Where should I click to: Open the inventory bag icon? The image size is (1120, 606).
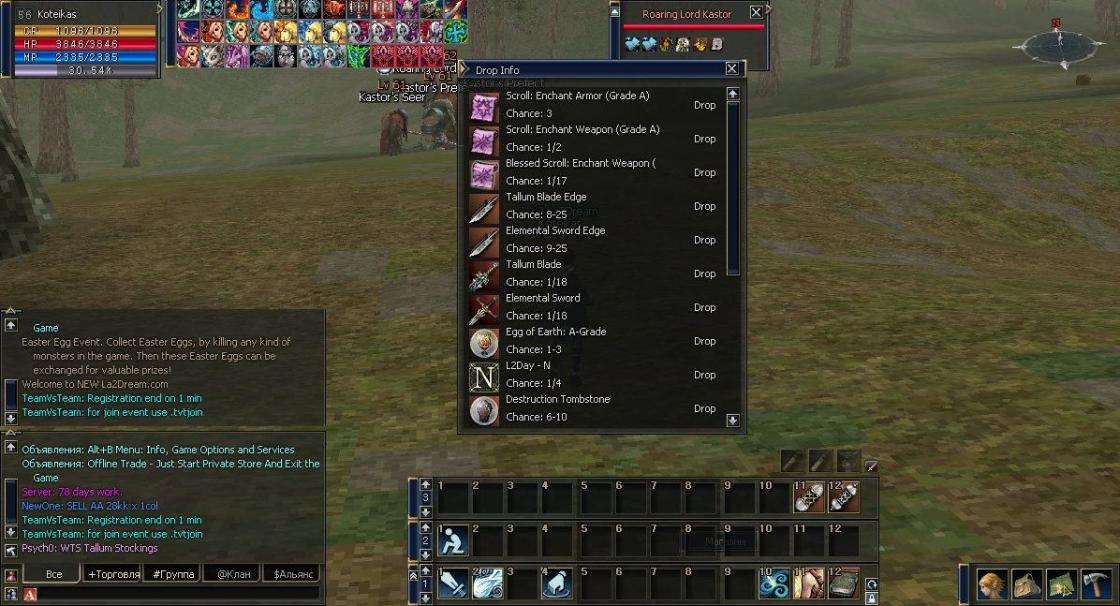pyautogui.click(x=1027, y=583)
